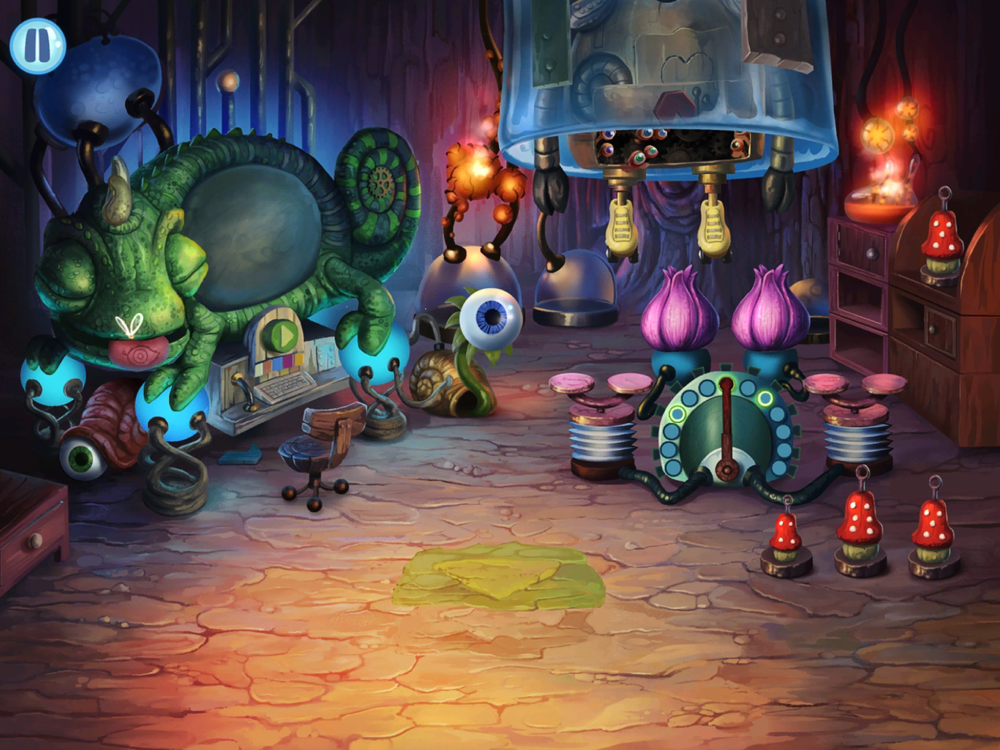Screen dimensions: 1000x750
Task: Pause the game with the blue button
Action: pyautogui.click(x=37, y=46)
